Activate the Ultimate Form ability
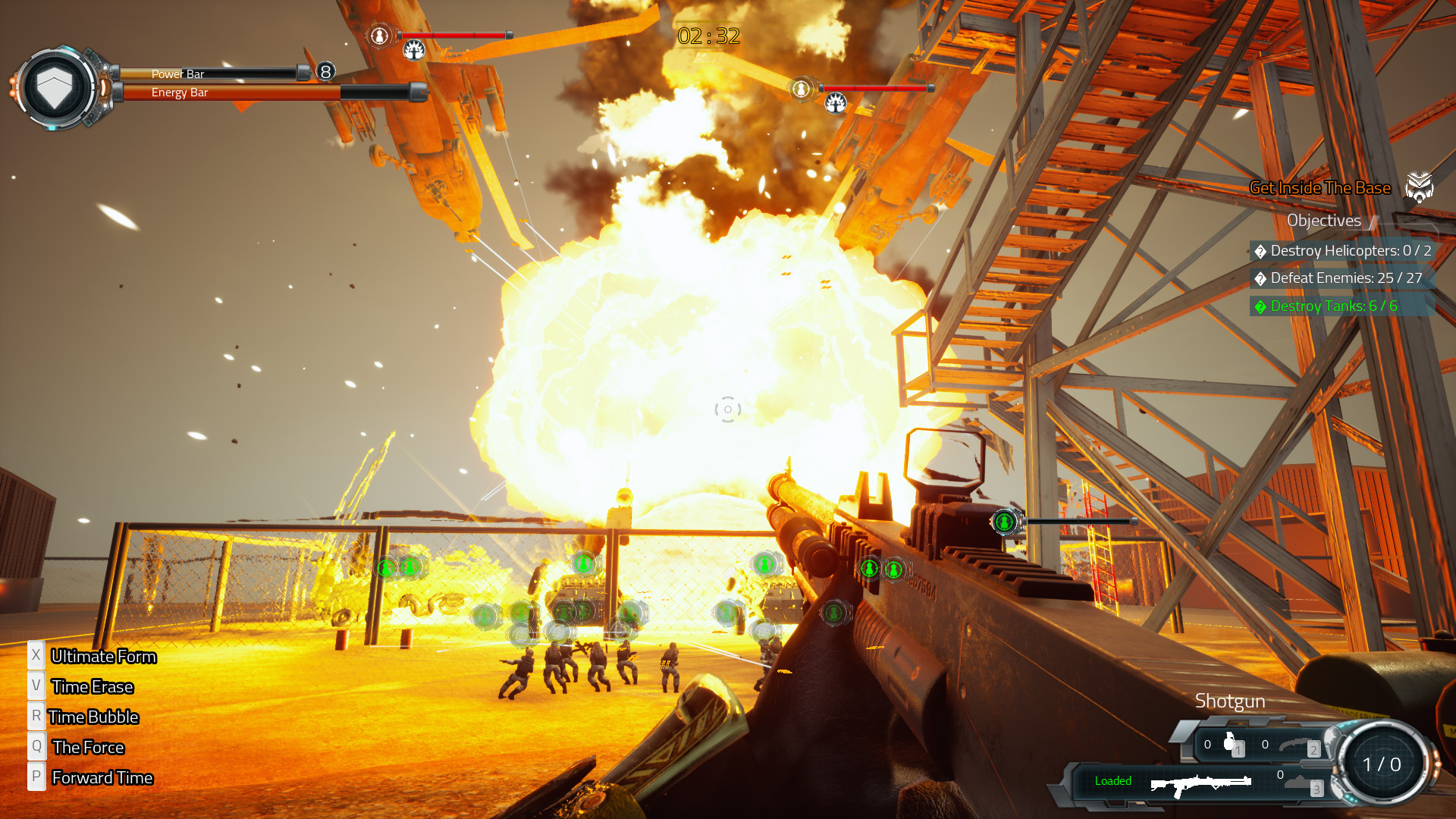1456x819 pixels. click(103, 657)
